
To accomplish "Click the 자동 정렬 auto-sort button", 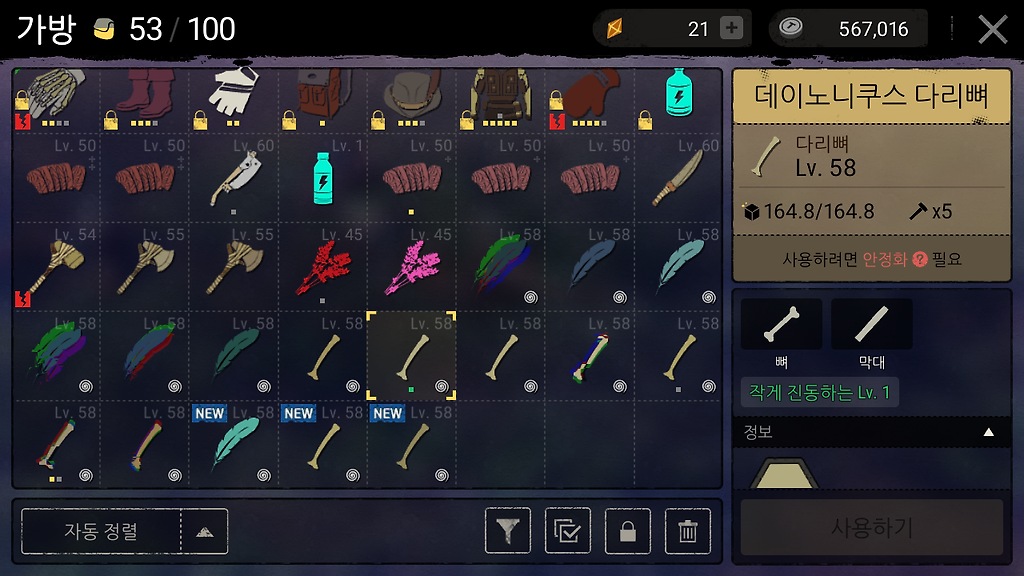I will coord(101,531).
